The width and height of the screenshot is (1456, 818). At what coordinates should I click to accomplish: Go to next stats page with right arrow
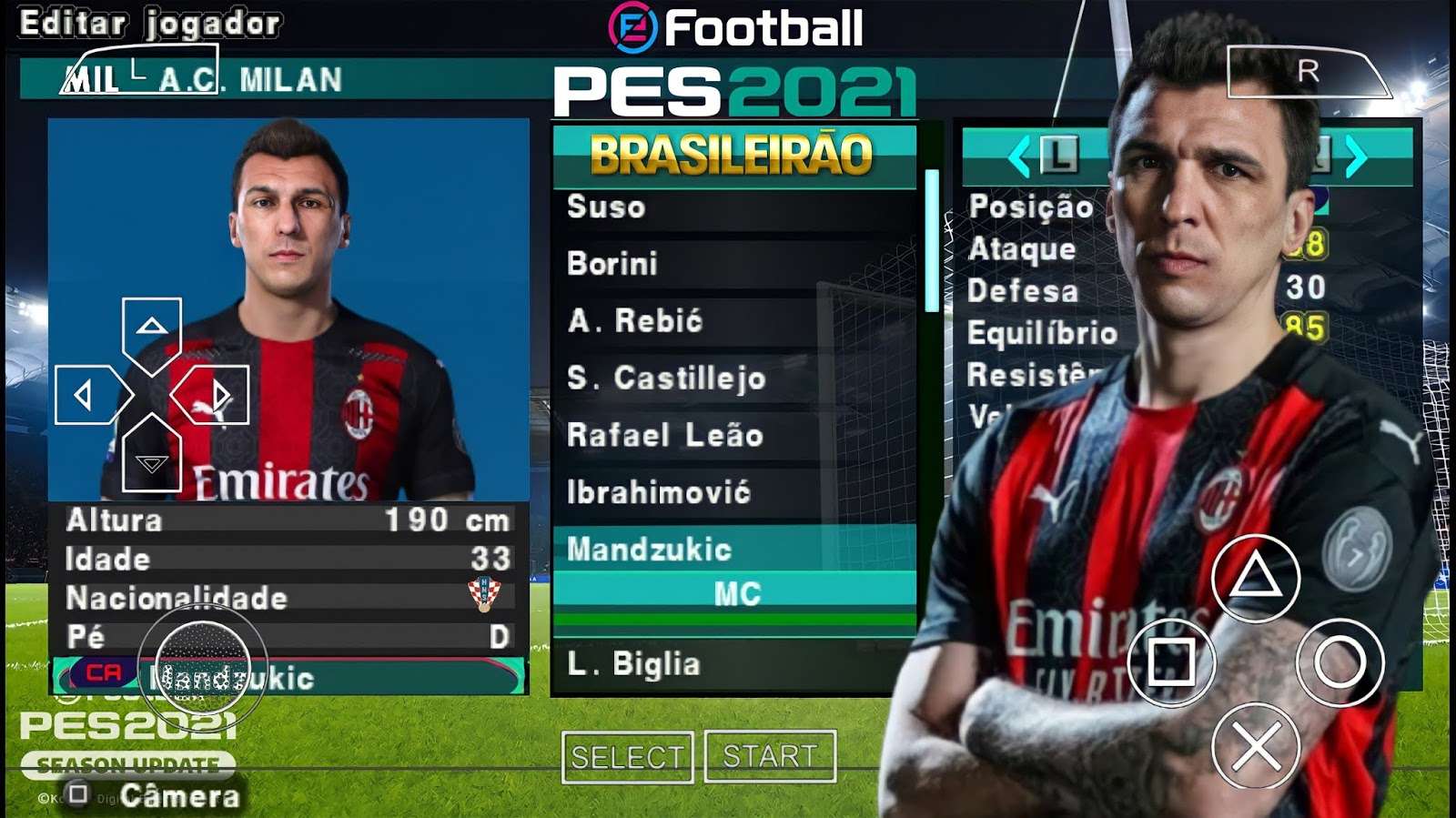click(1356, 157)
